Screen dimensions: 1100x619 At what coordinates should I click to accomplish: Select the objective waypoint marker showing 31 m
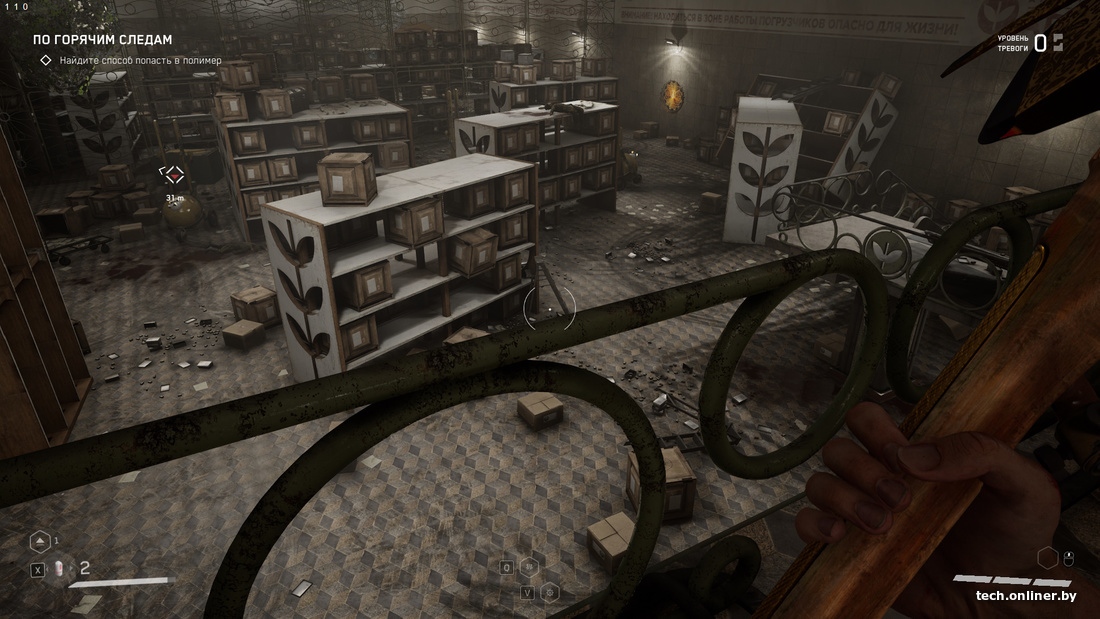click(174, 176)
